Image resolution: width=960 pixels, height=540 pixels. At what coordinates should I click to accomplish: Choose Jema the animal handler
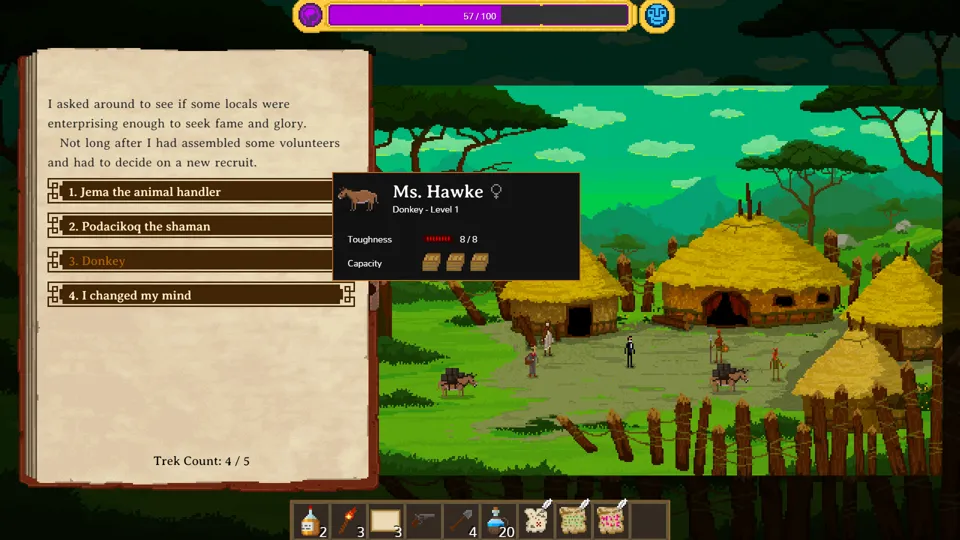point(200,192)
